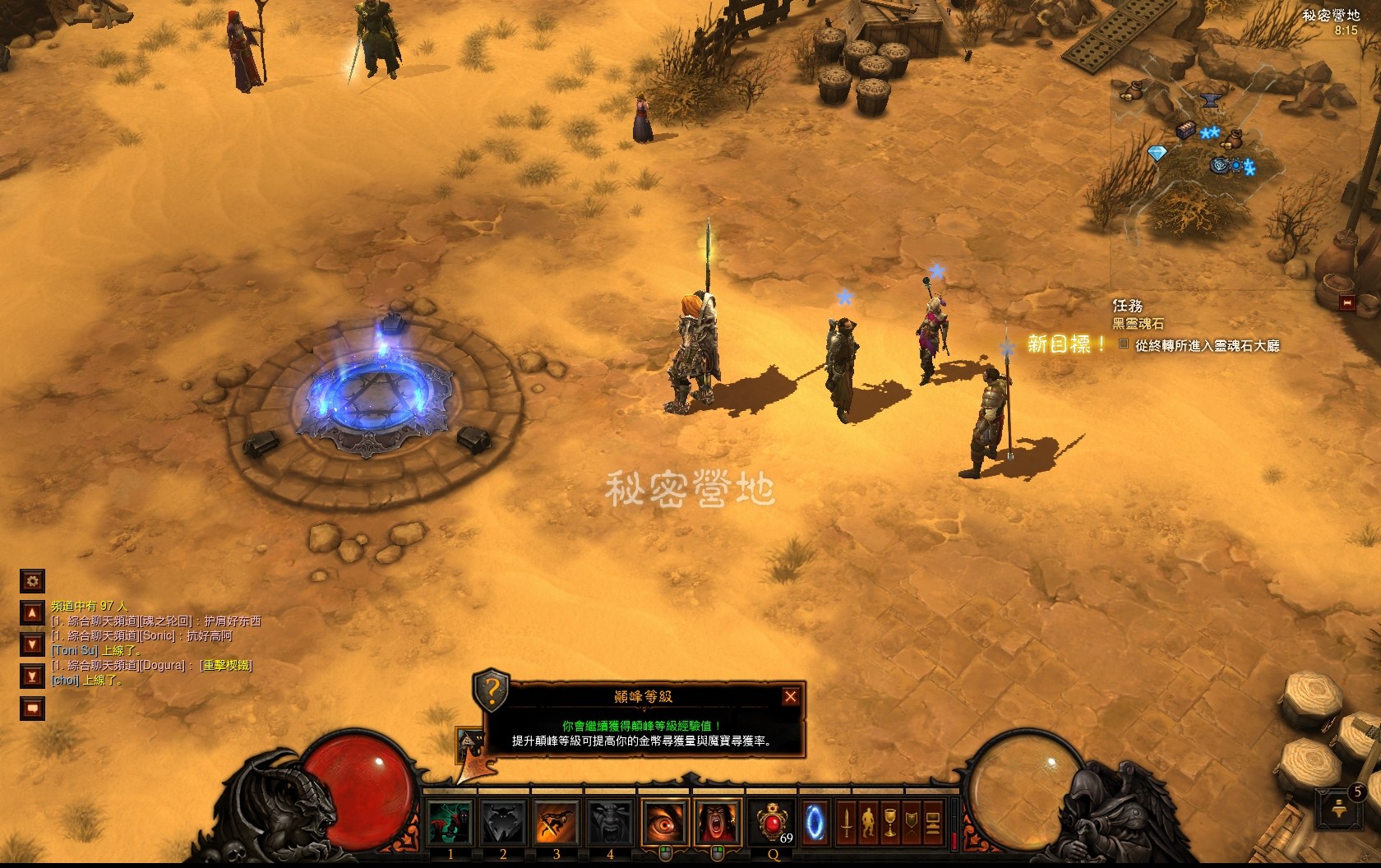Collapse the quest tracker panel

pyautogui.click(x=1346, y=303)
